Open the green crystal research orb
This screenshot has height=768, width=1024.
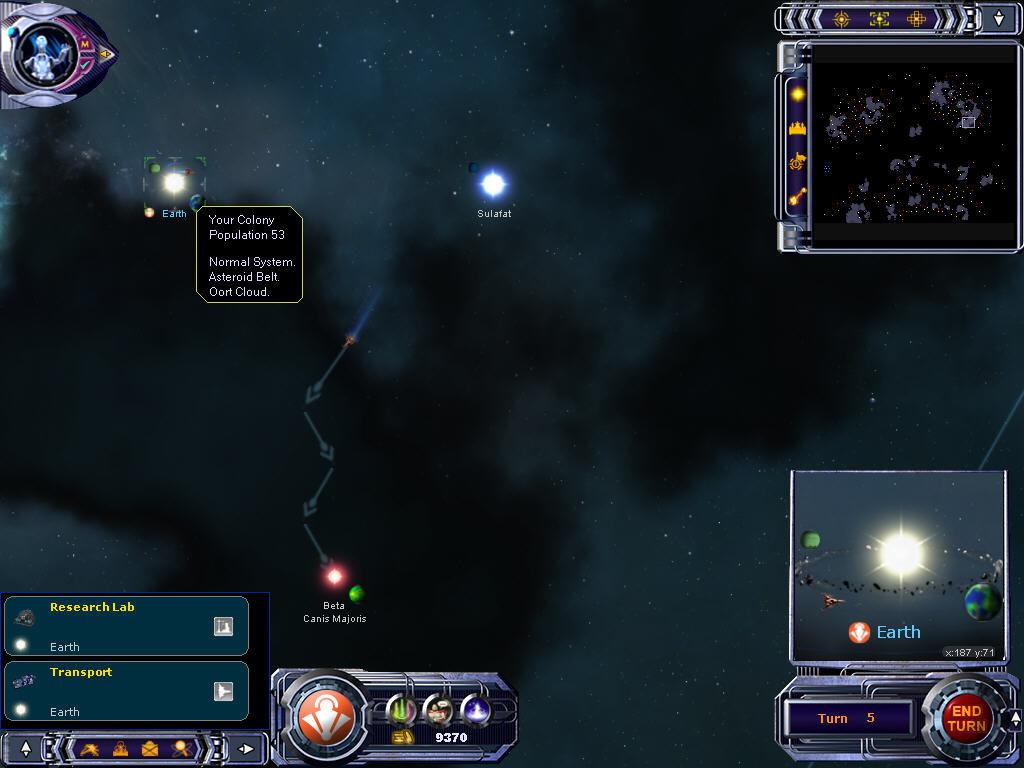tap(402, 710)
